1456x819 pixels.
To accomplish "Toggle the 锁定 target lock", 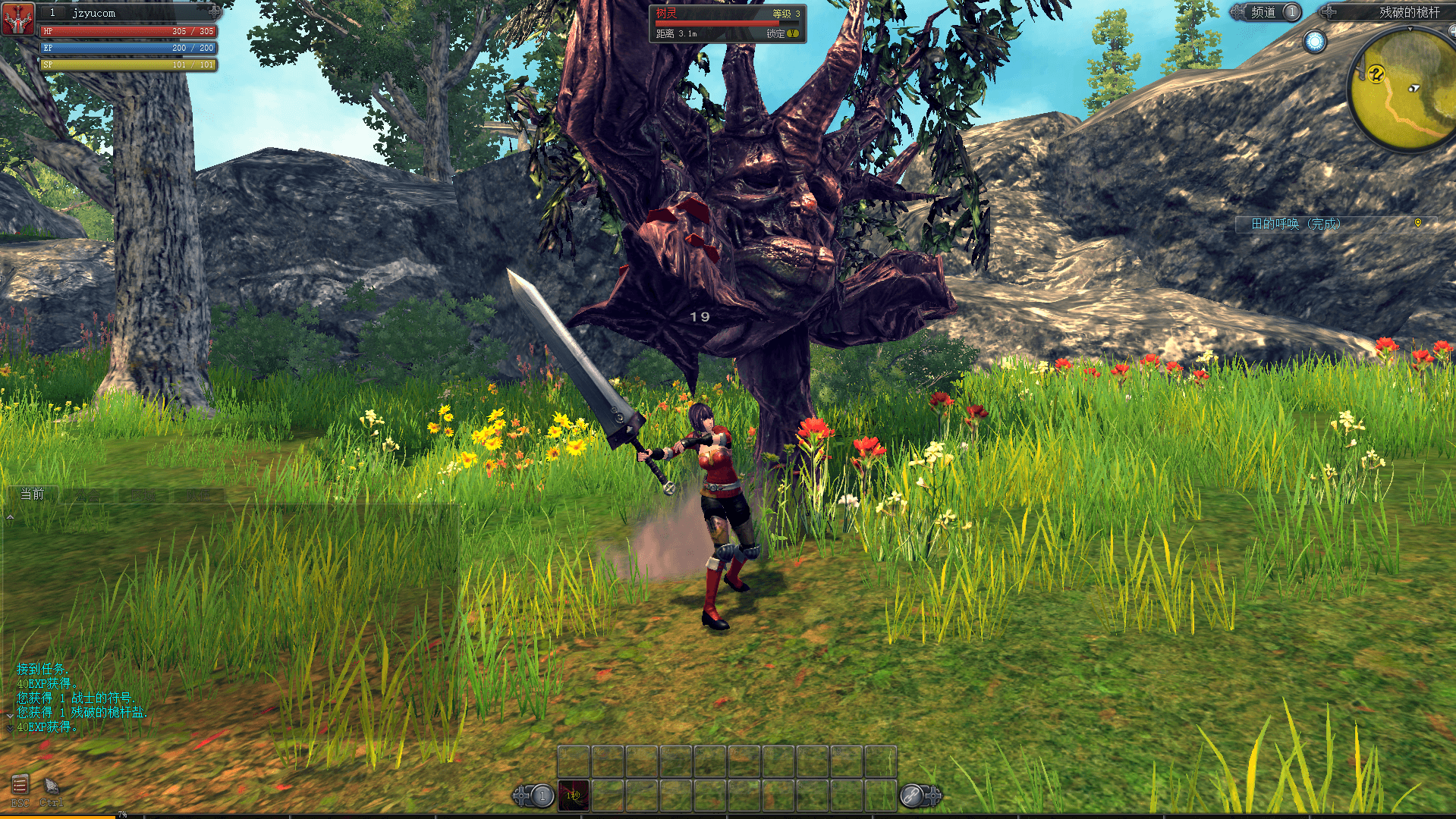I will tap(782, 34).
